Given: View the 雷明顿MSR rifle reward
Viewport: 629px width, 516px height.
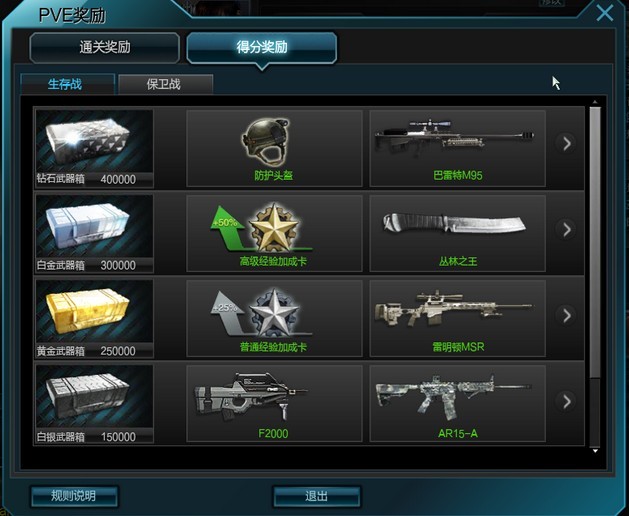Looking at the screenshot, I should point(457,319).
